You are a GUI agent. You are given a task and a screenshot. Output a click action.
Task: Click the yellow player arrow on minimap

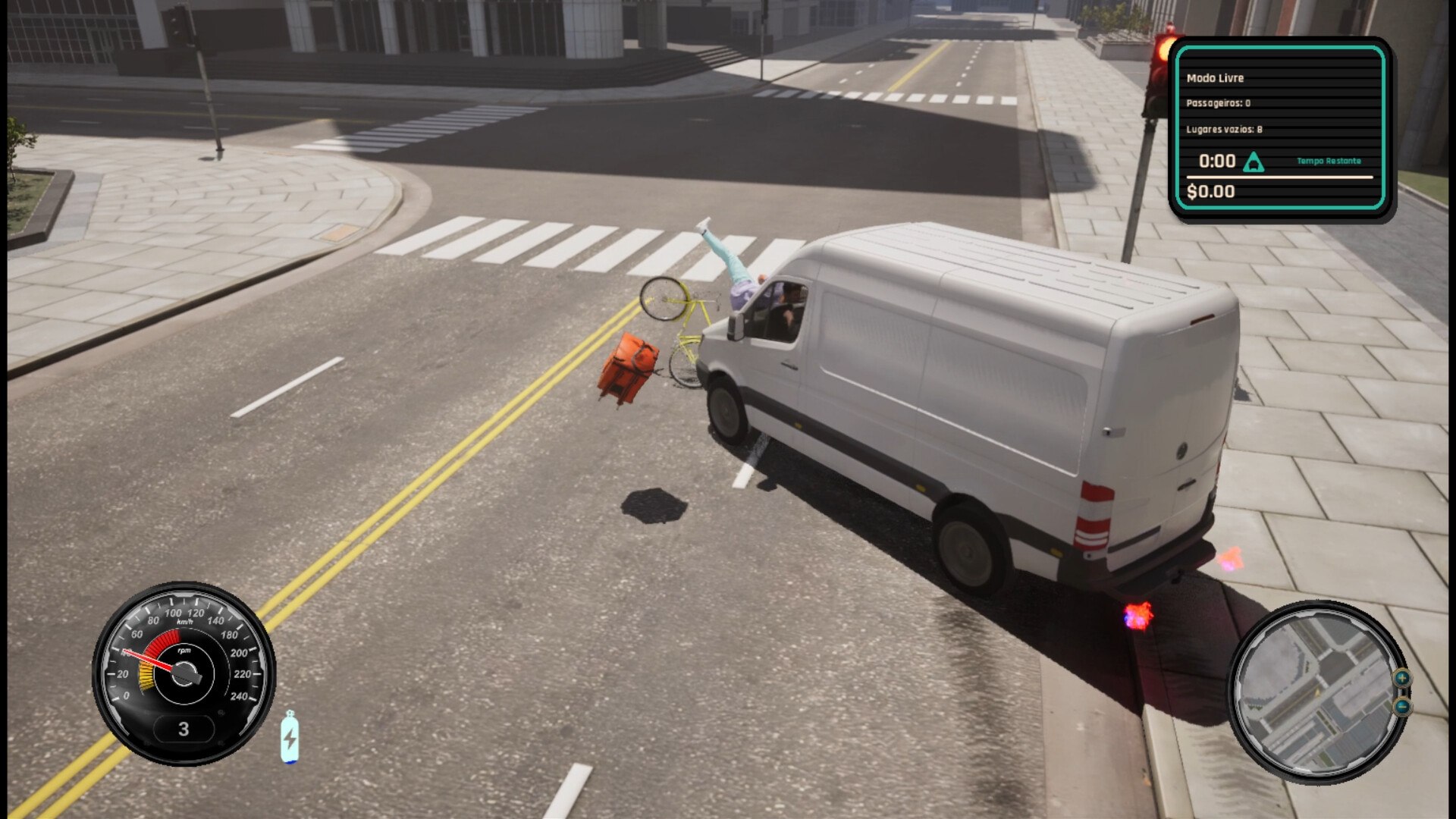1316,694
